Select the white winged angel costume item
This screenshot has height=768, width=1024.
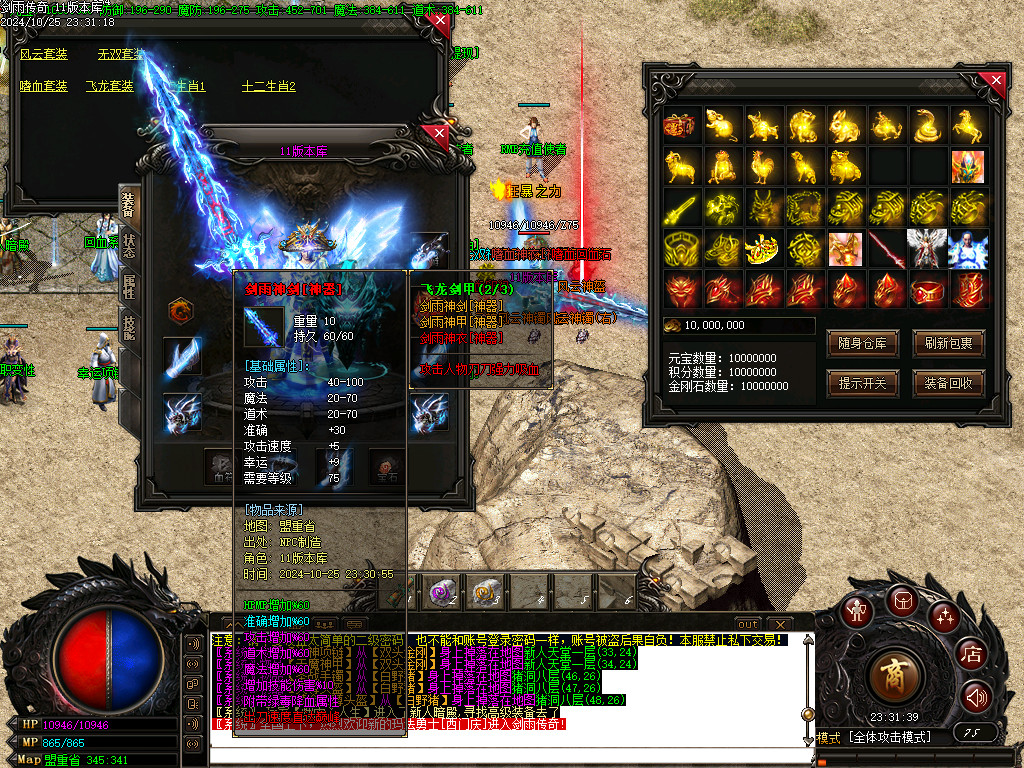[x=926, y=249]
